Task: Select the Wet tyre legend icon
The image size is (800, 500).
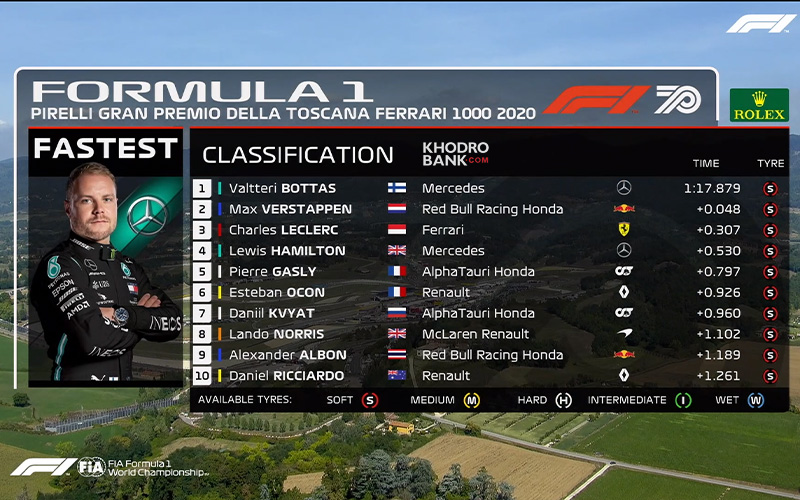Action: click(x=756, y=401)
